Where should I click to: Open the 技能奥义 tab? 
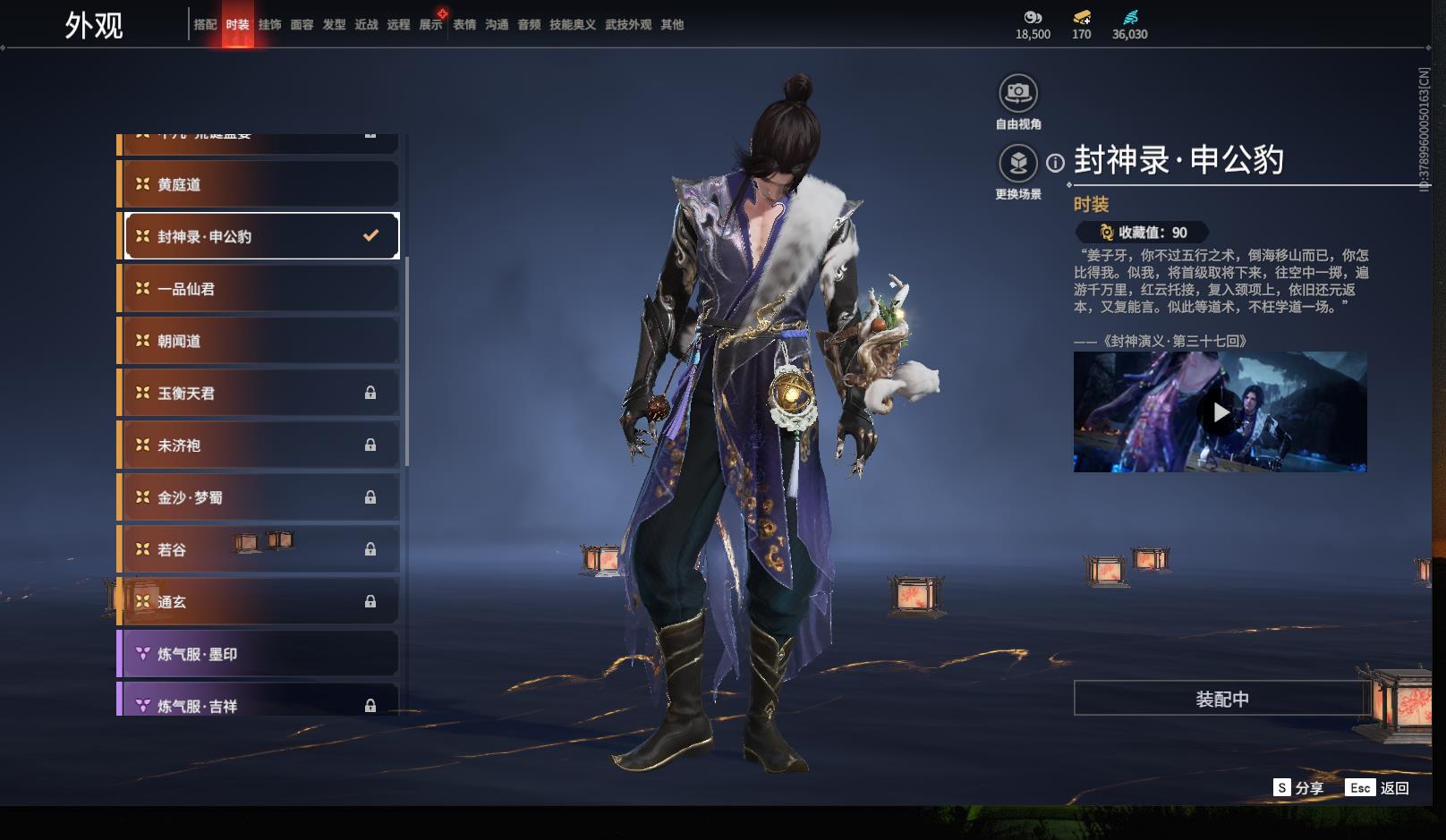[x=572, y=25]
